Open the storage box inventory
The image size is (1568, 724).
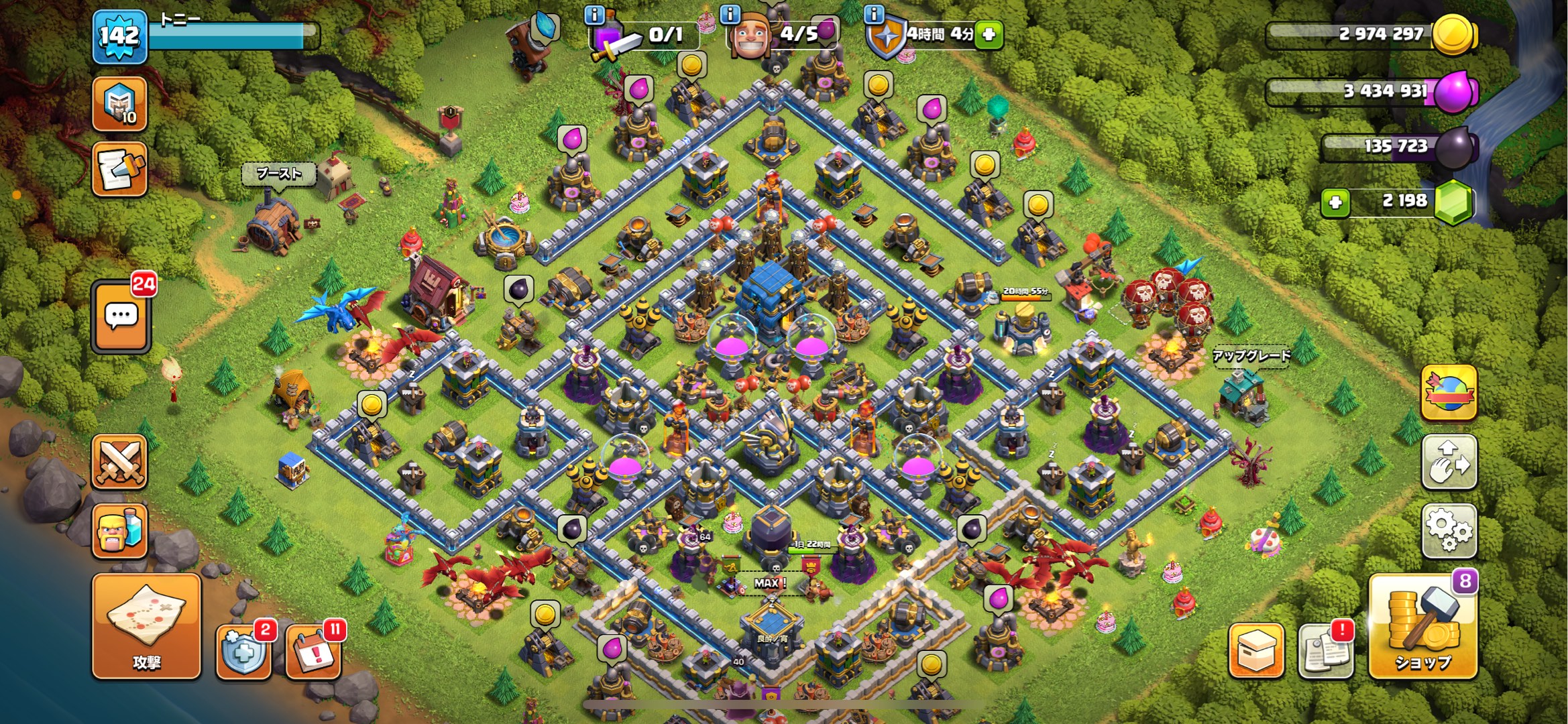point(1256,650)
